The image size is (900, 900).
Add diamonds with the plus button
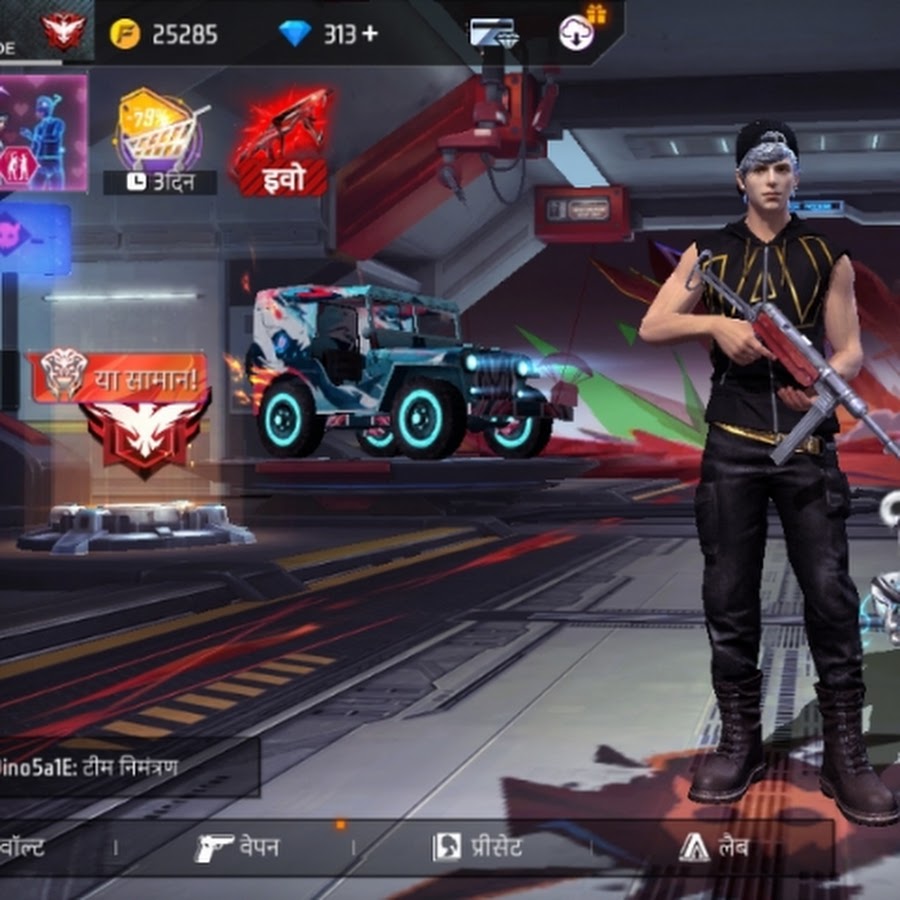coord(370,34)
